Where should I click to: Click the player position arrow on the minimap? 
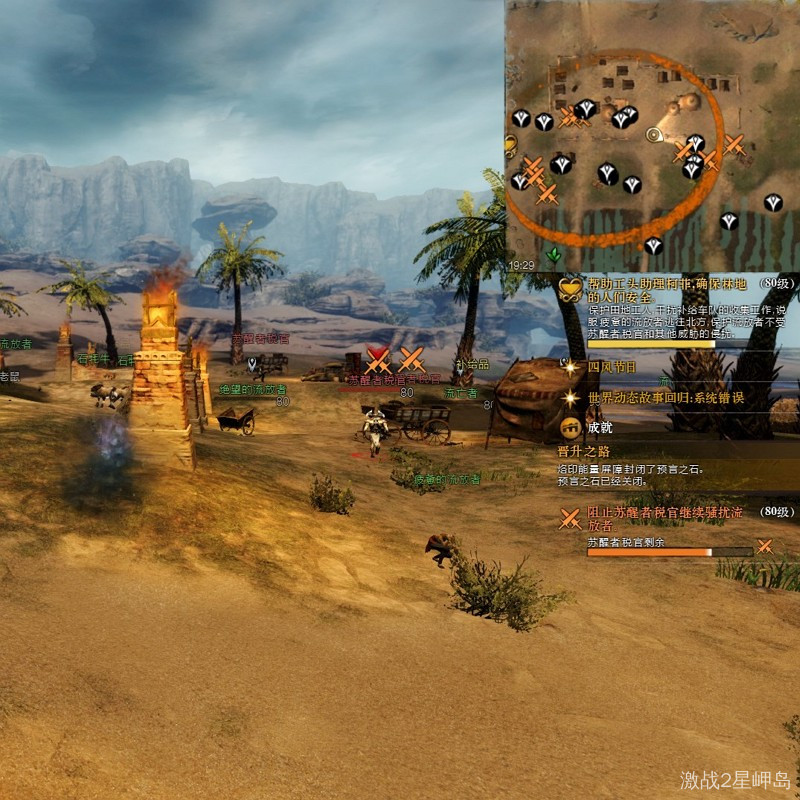click(655, 135)
